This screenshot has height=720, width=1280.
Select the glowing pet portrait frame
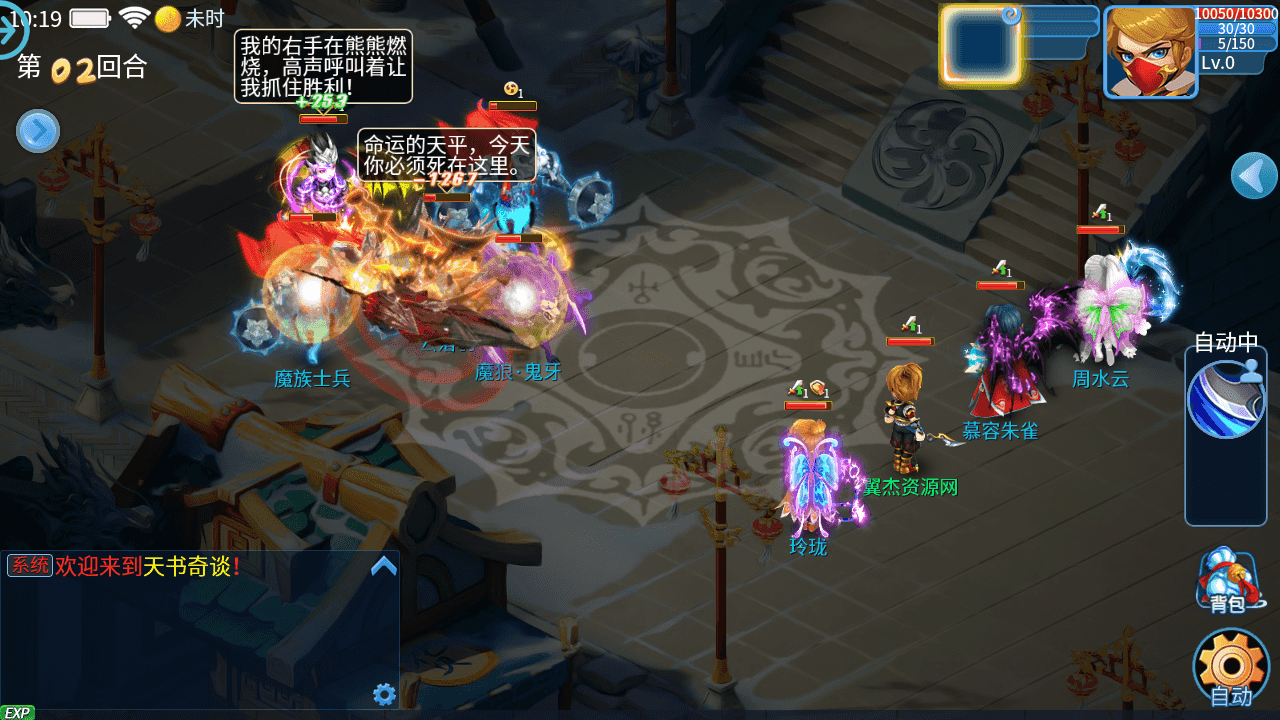pos(980,45)
